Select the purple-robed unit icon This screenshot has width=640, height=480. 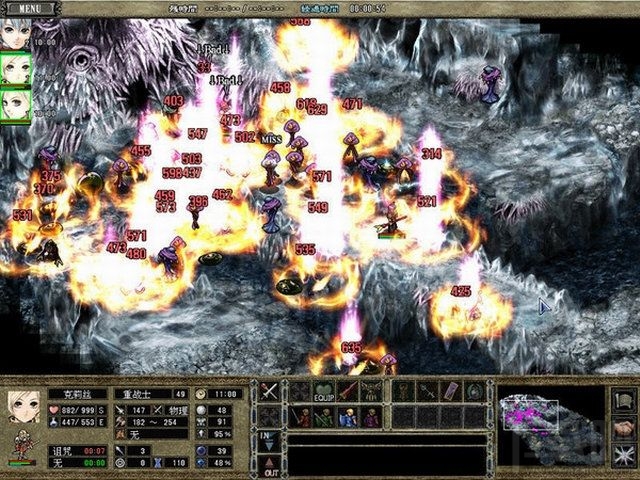pos(372,417)
